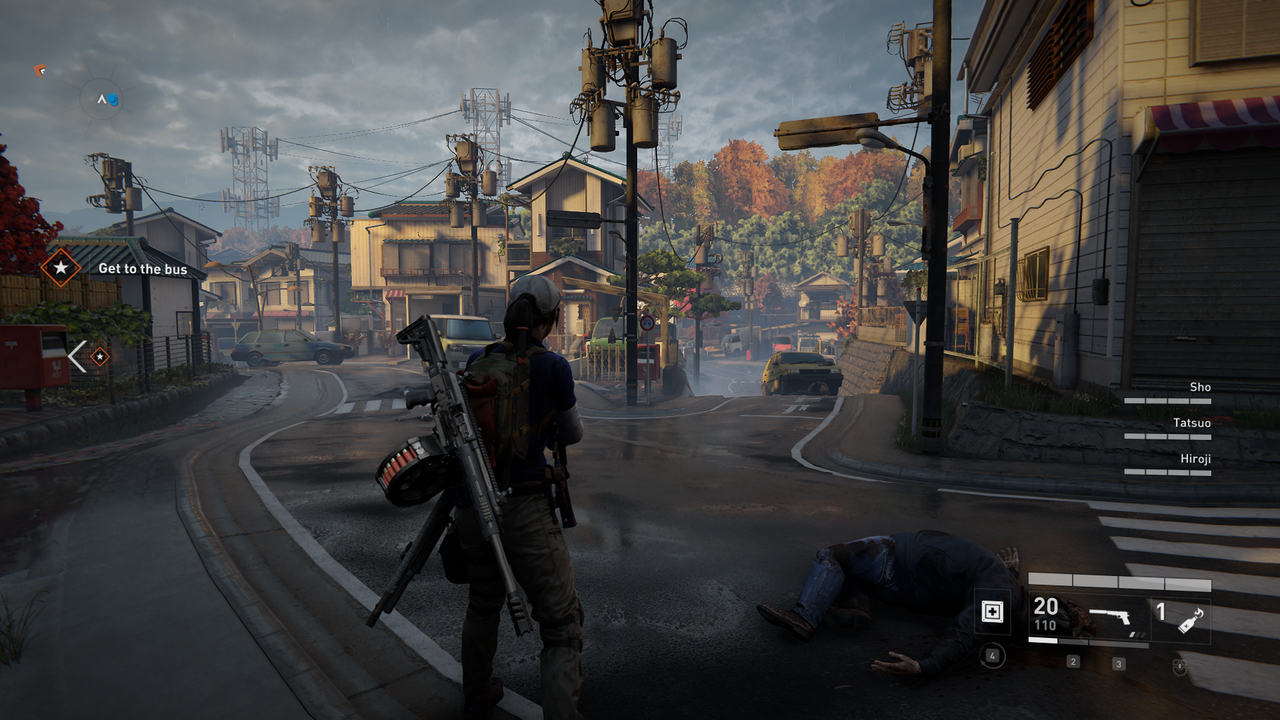This screenshot has width=1280, height=720.
Task: Click the mouse input icon below the molotov
Action: 1180,666
